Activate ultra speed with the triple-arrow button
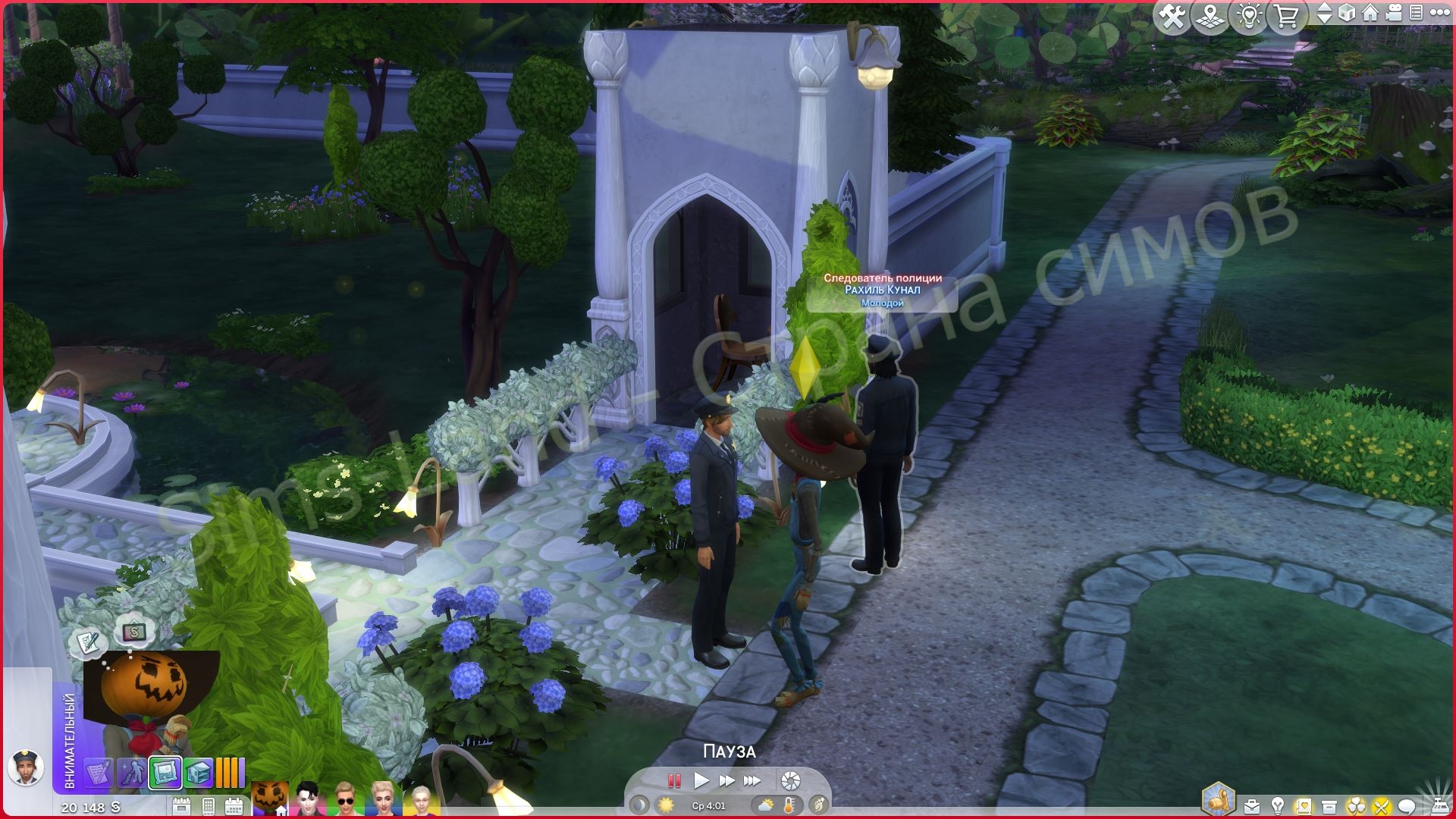Viewport: 1456px width, 819px height. click(x=752, y=780)
